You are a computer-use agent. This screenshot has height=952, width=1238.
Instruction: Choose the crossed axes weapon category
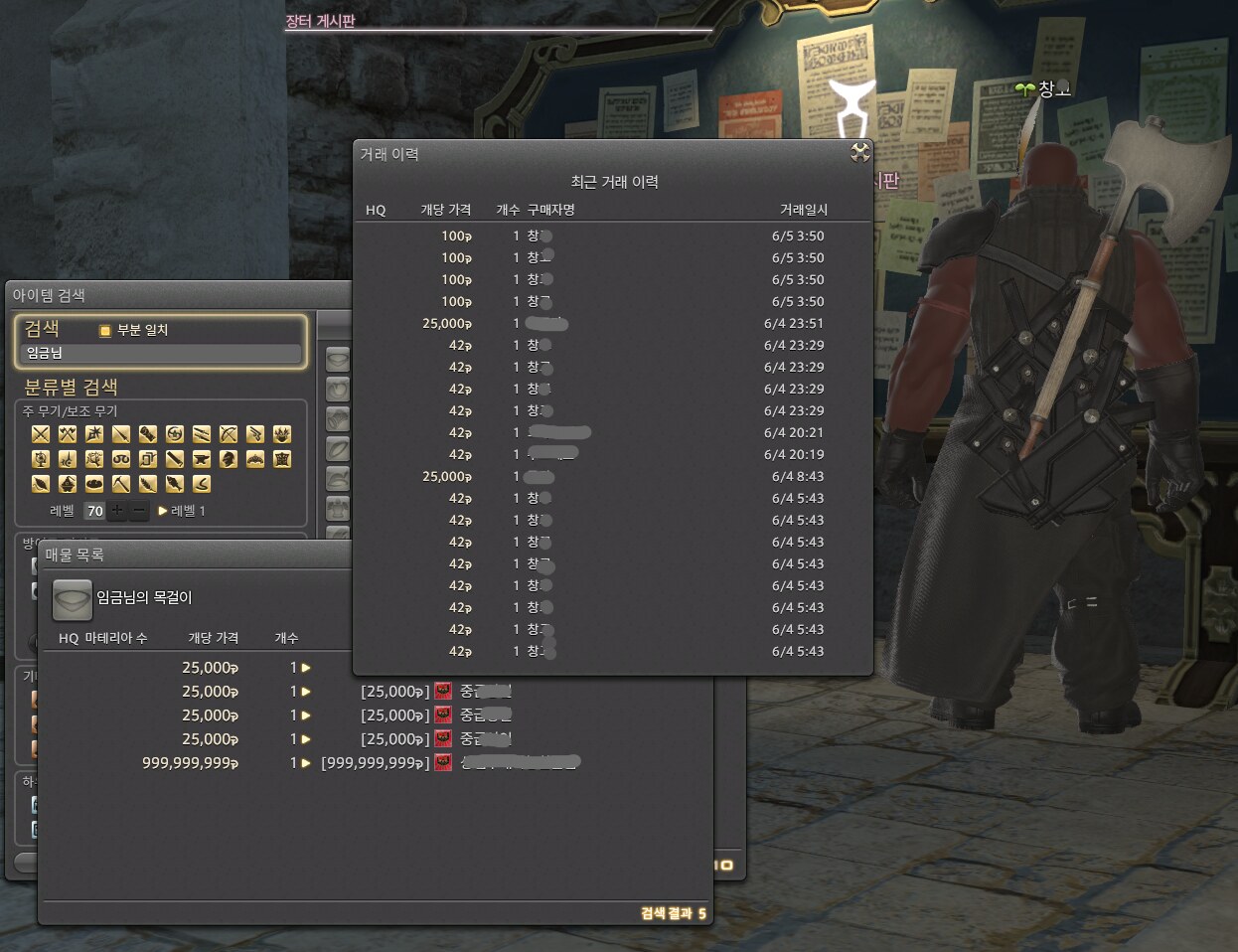pos(68,434)
